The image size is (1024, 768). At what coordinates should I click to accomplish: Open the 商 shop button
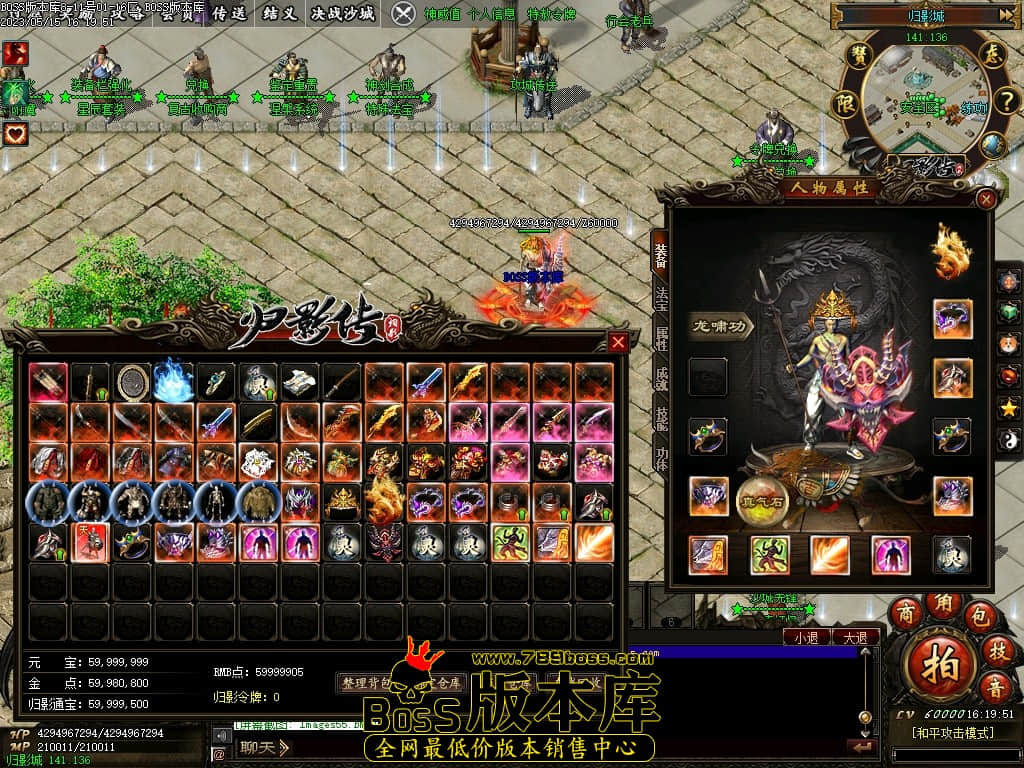point(906,612)
